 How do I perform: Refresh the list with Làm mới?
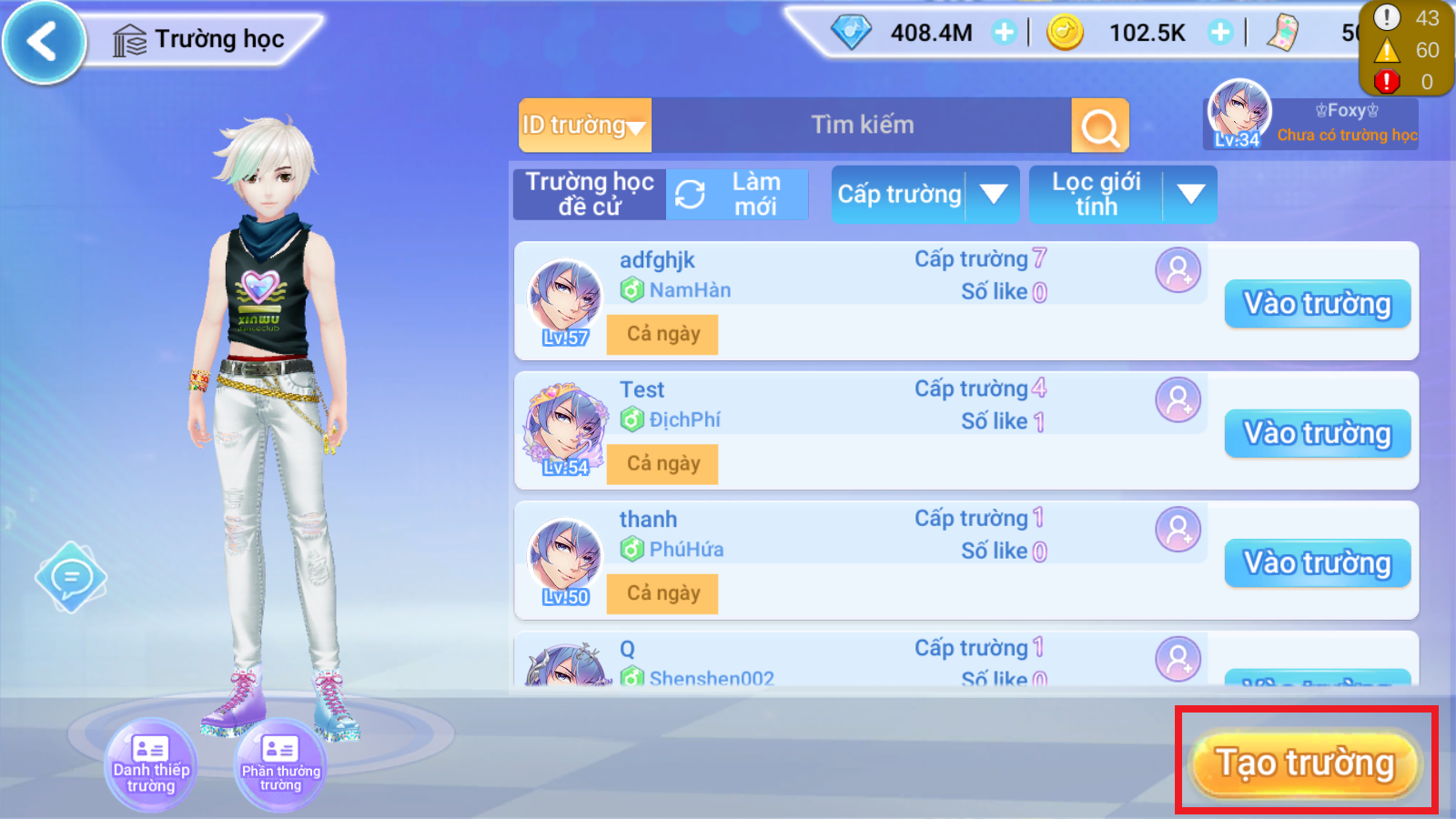click(x=737, y=195)
